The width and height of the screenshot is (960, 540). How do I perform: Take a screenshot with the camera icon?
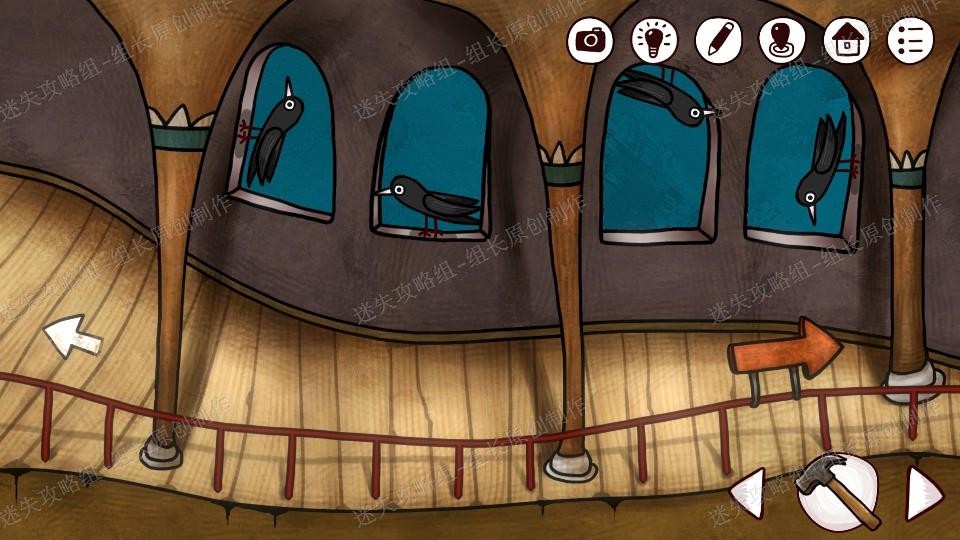pos(591,40)
